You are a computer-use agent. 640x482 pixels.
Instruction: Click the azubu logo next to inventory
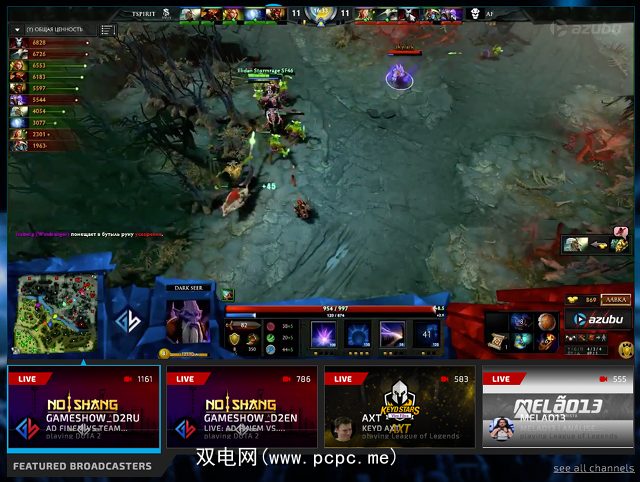click(x=598, y=320)
